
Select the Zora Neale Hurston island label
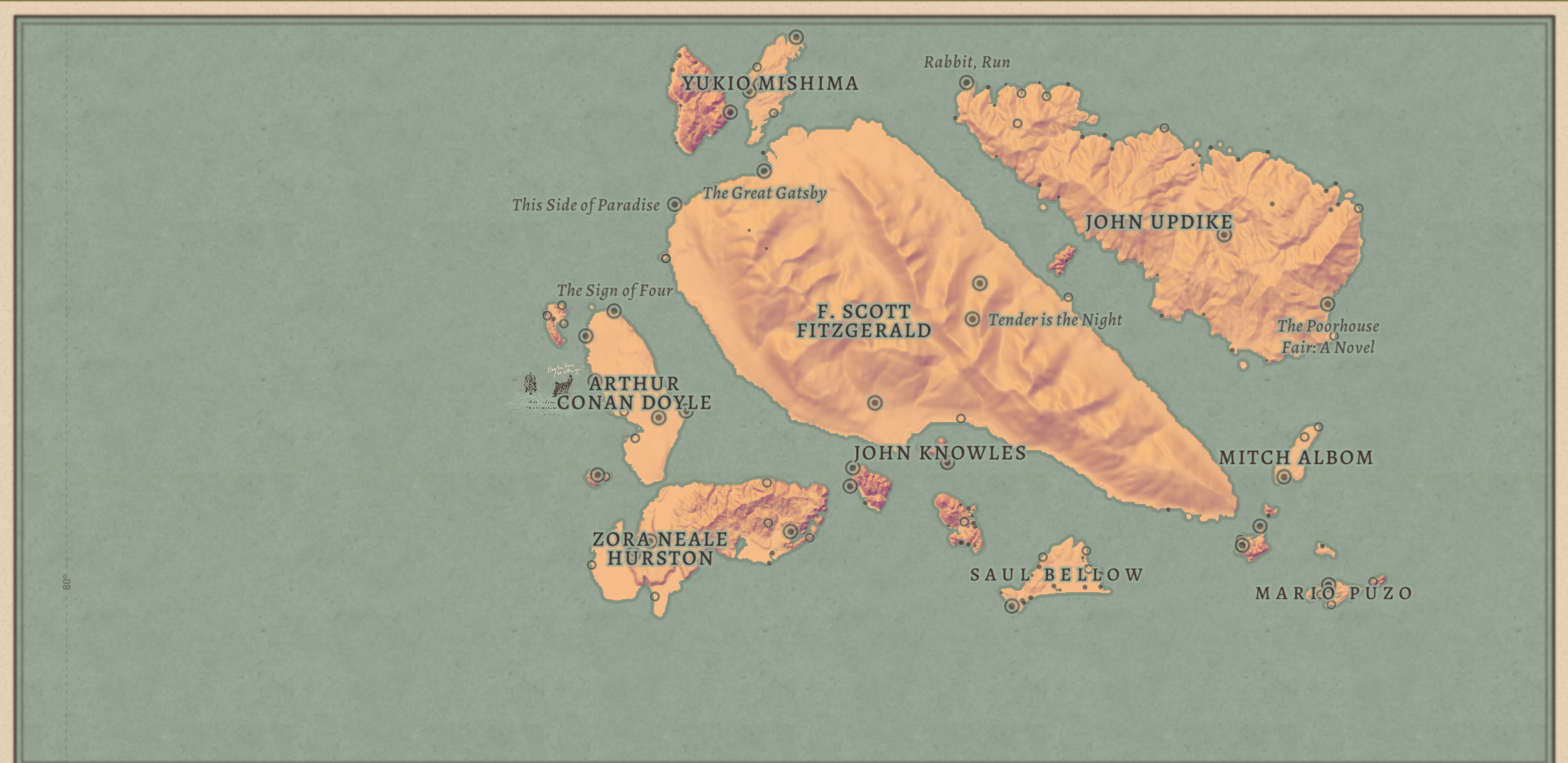pos(660,549)
